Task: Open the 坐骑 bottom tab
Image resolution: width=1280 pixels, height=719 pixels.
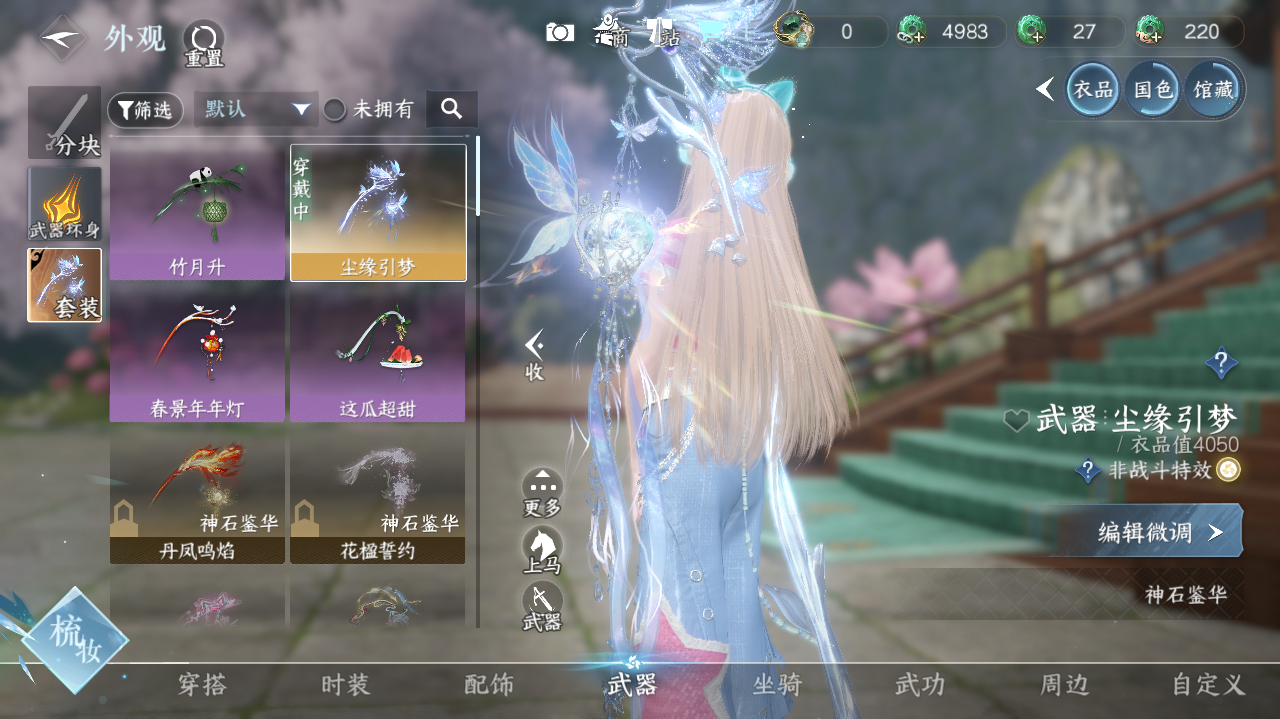Action: (777, 685)
